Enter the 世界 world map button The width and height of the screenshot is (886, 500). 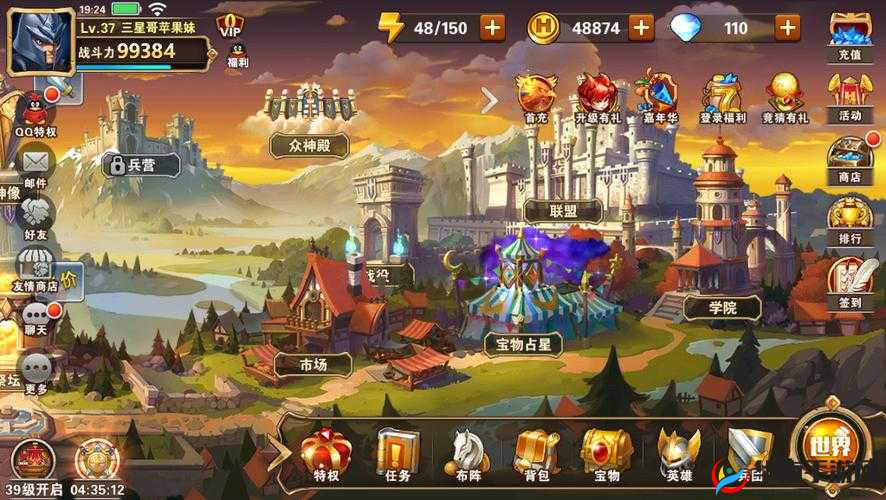(829, 450)
